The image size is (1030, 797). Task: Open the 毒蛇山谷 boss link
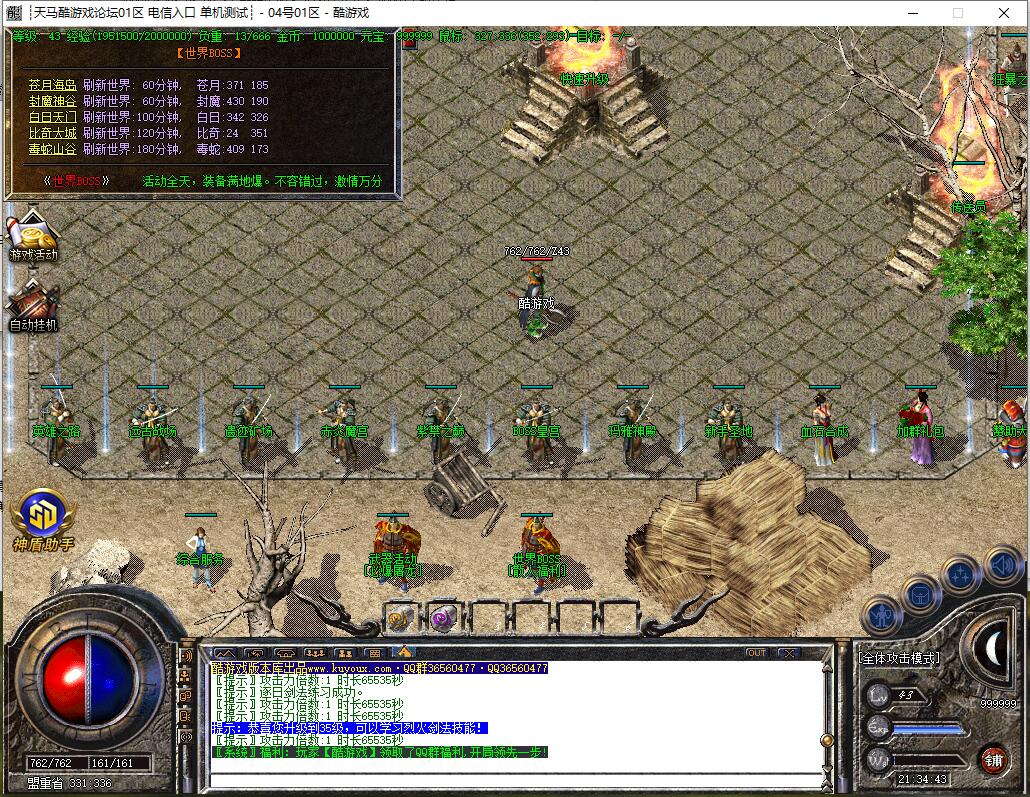tap(52, 149)
